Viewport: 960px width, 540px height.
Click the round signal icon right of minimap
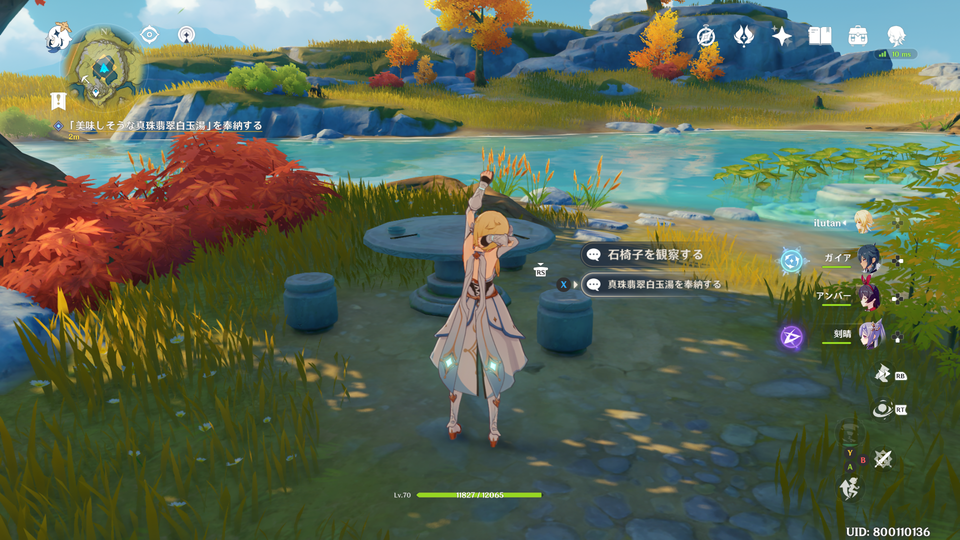[x=186, y=35]
